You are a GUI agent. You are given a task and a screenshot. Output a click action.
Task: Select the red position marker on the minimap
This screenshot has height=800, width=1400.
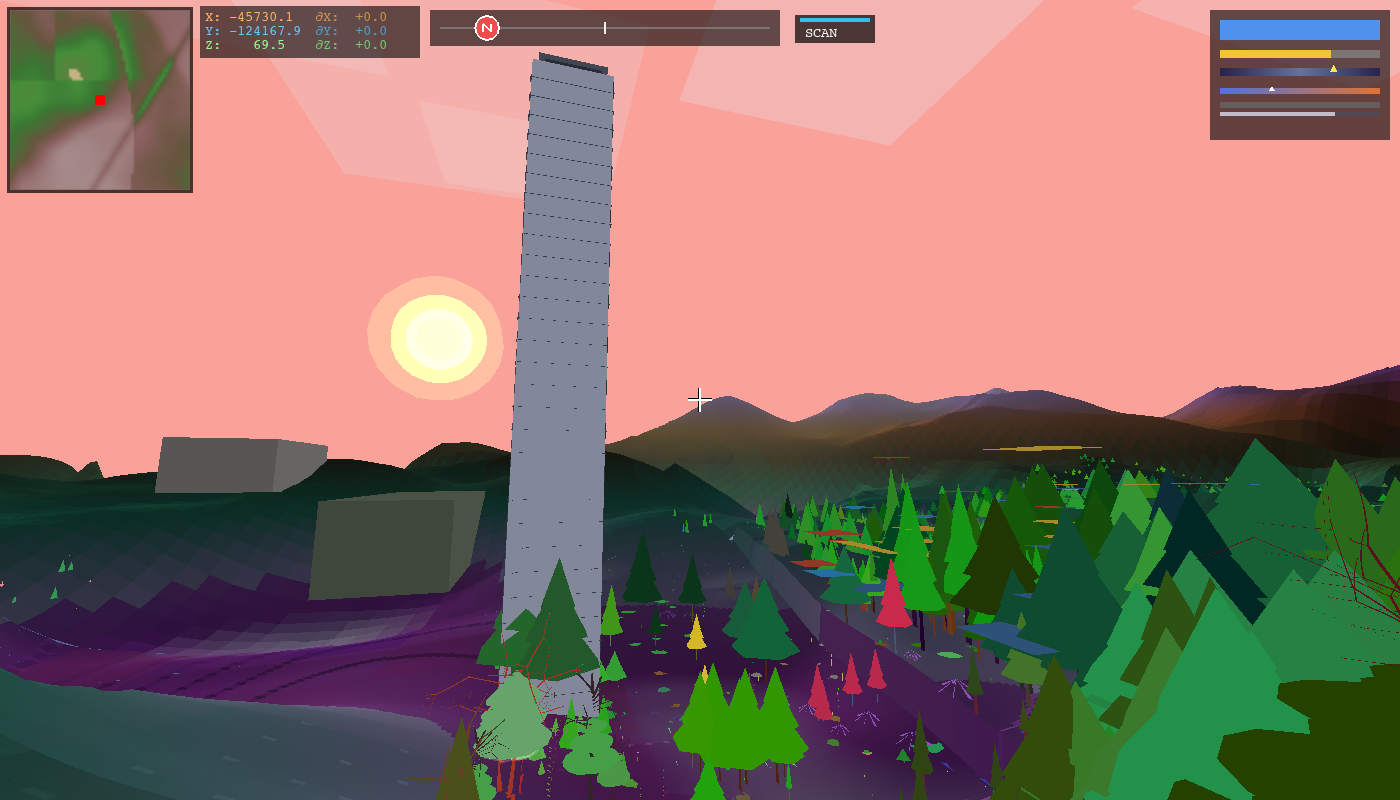click(x=98, y=100)
